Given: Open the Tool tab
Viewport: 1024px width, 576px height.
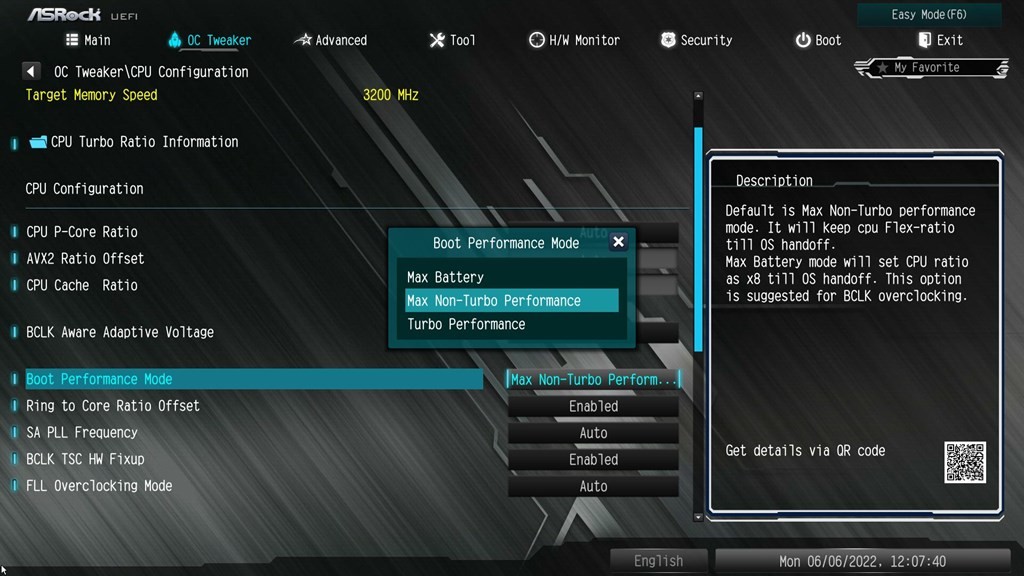Looking at the screenshot, I should [452, 40].
